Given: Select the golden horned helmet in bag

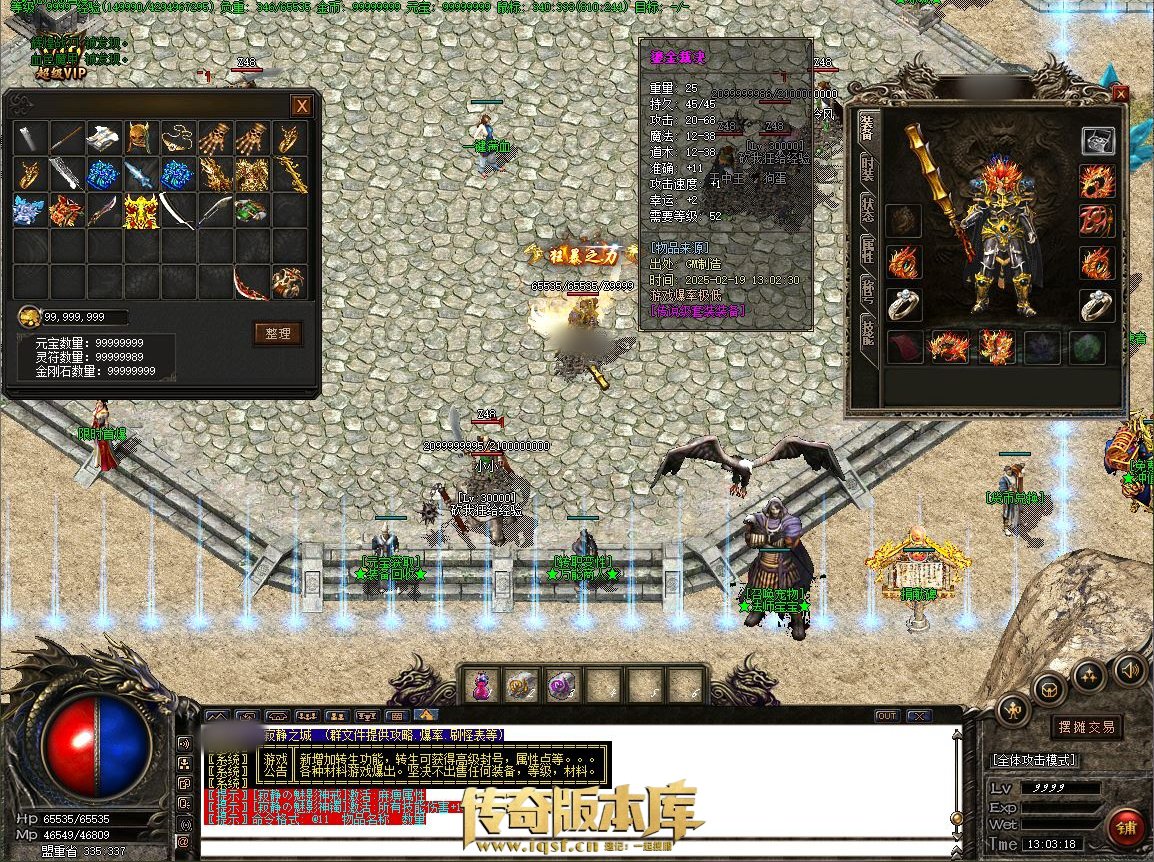Looking at the screenshot, I should pyautogui.click(x=141, y=138).
